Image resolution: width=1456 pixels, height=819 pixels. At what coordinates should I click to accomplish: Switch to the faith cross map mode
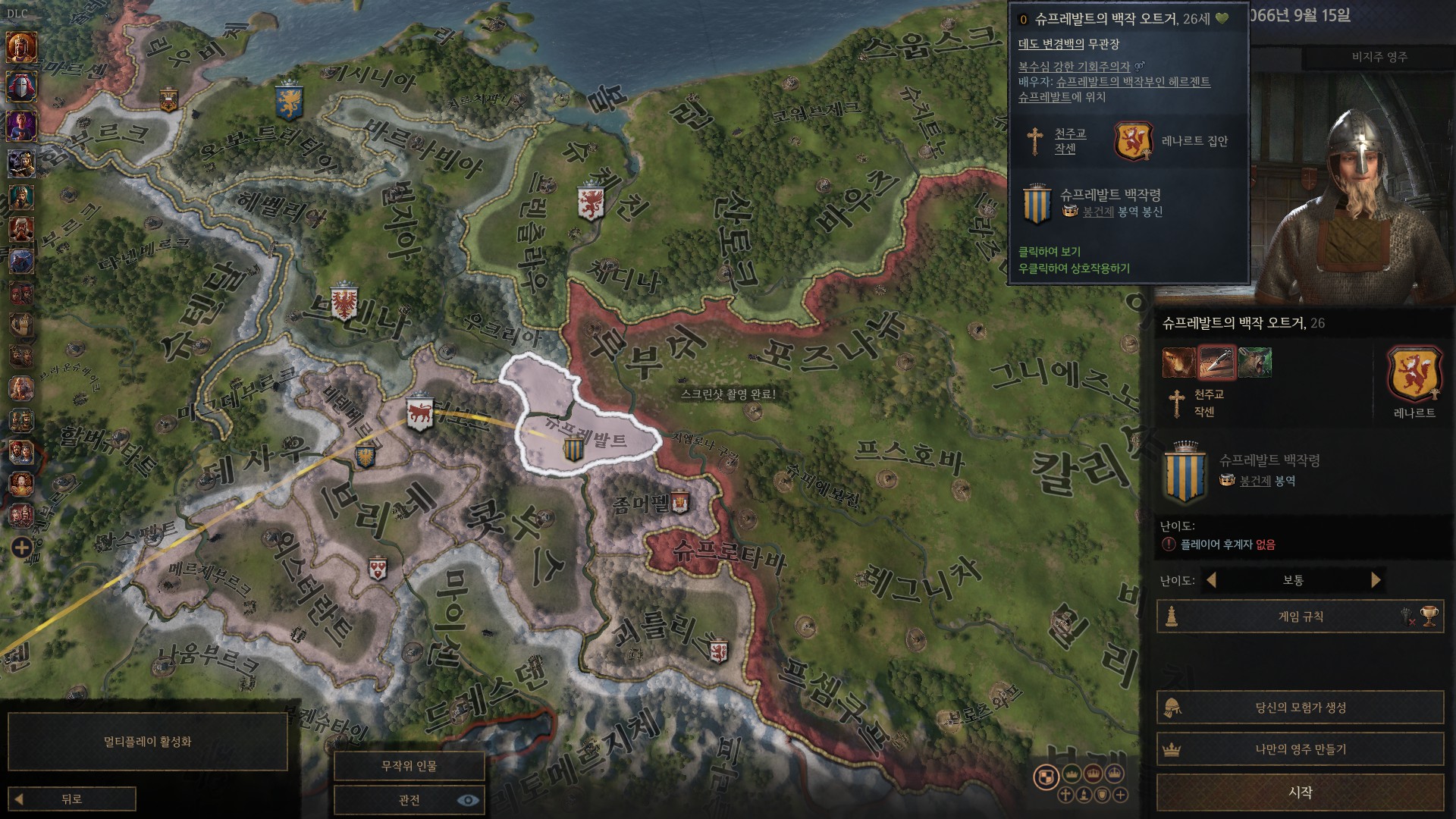(1065, 795)
